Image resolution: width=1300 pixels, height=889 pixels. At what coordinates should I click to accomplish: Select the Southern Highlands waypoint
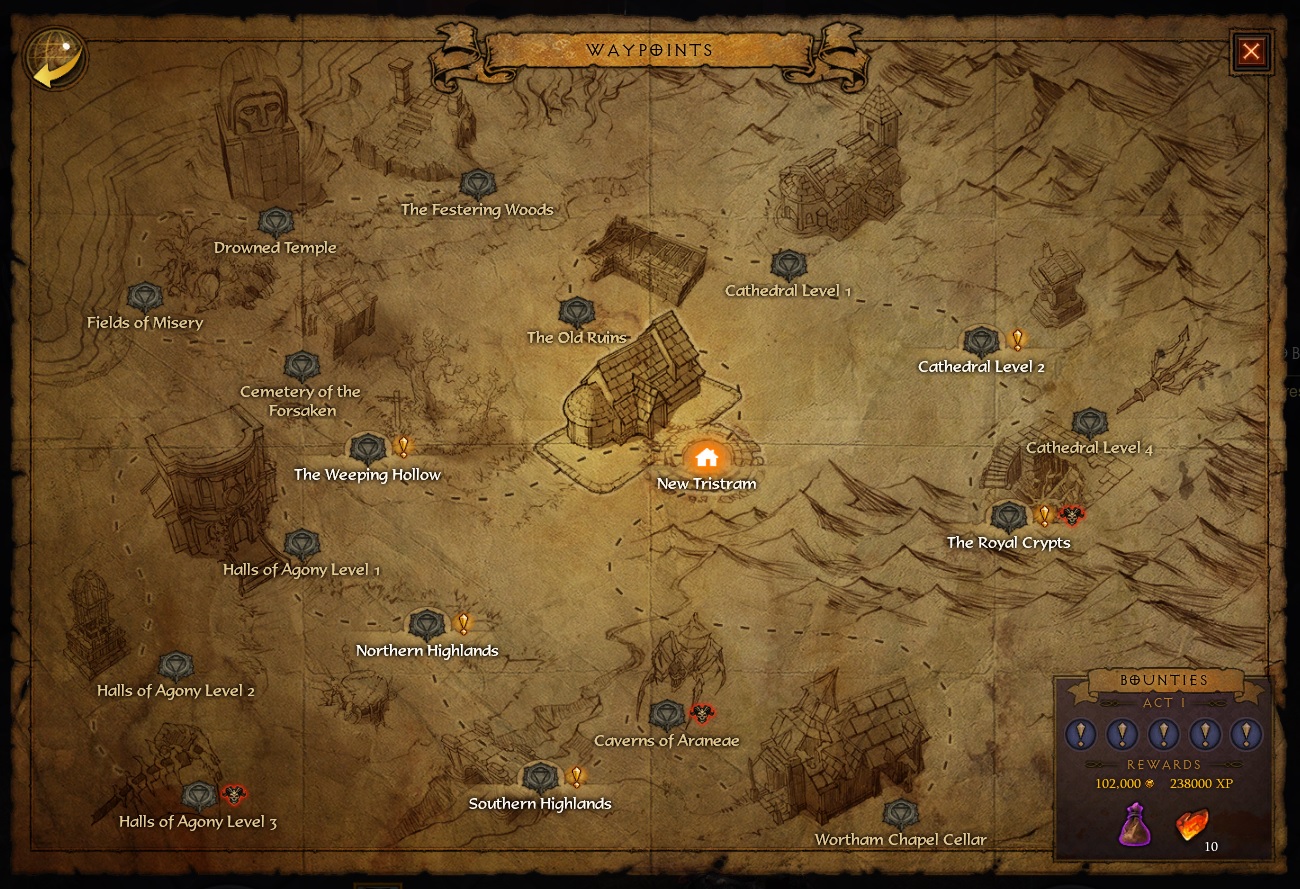(540, 778)
